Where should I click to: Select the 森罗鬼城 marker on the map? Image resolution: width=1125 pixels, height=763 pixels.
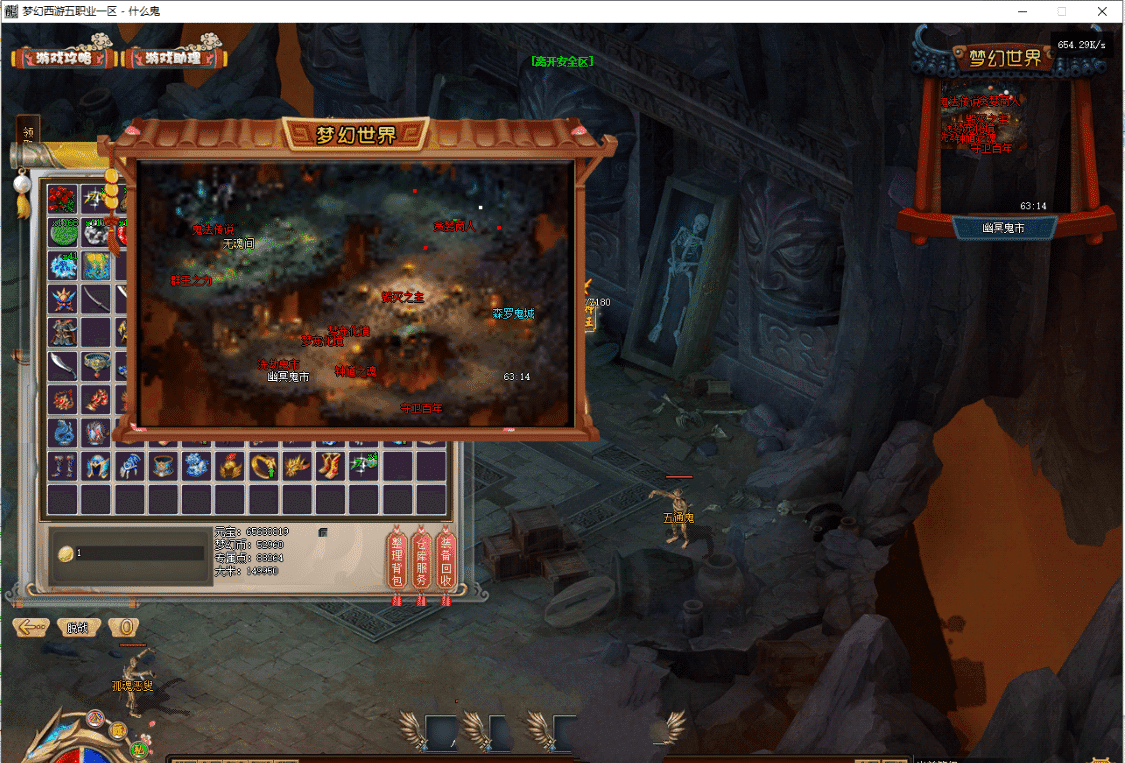coord(513,313)
